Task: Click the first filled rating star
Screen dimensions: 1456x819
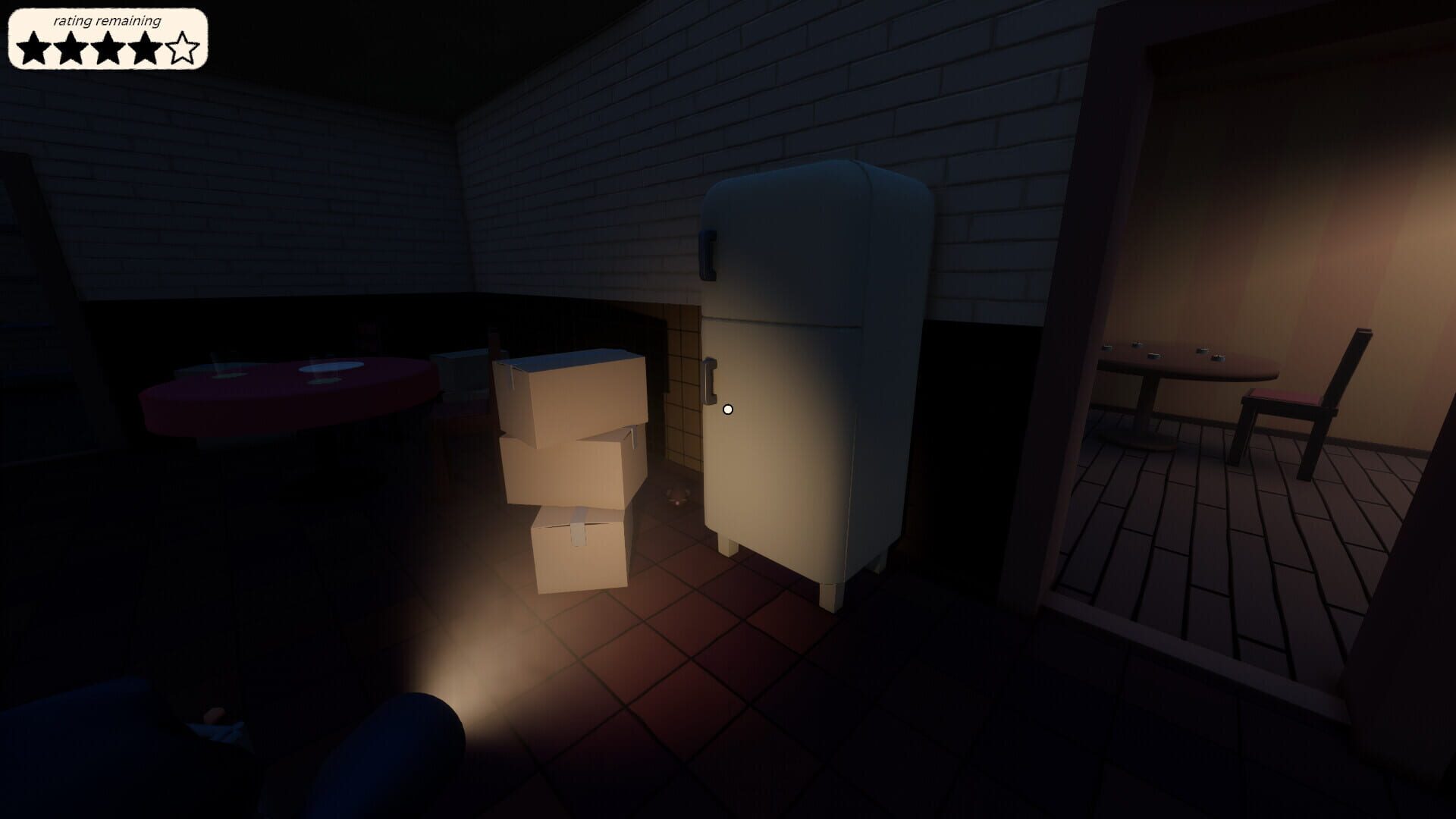Action: click(x=34, y=48)
